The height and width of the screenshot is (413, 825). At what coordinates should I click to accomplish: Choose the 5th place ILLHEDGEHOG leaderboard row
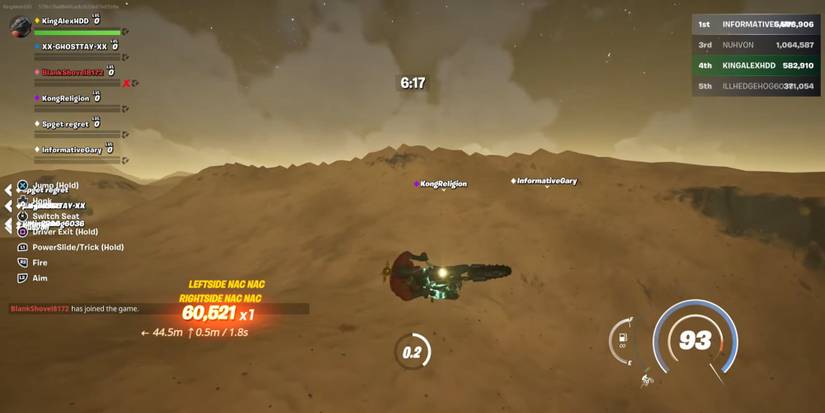pyautogui.click(x=755, y=86)
